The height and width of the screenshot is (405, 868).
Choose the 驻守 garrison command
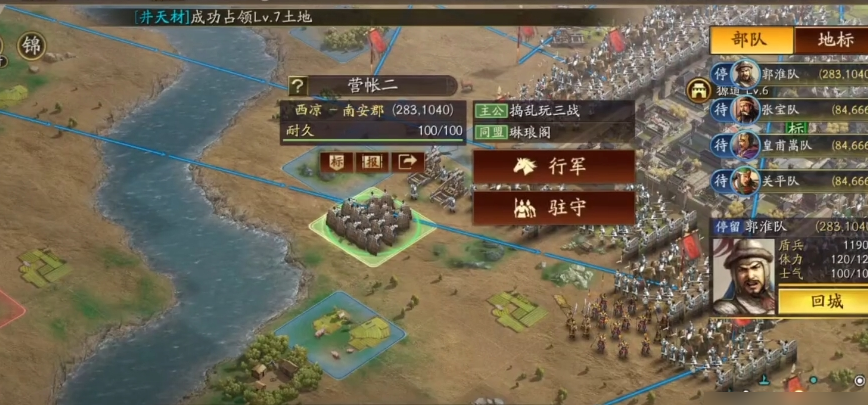[554, 208]
